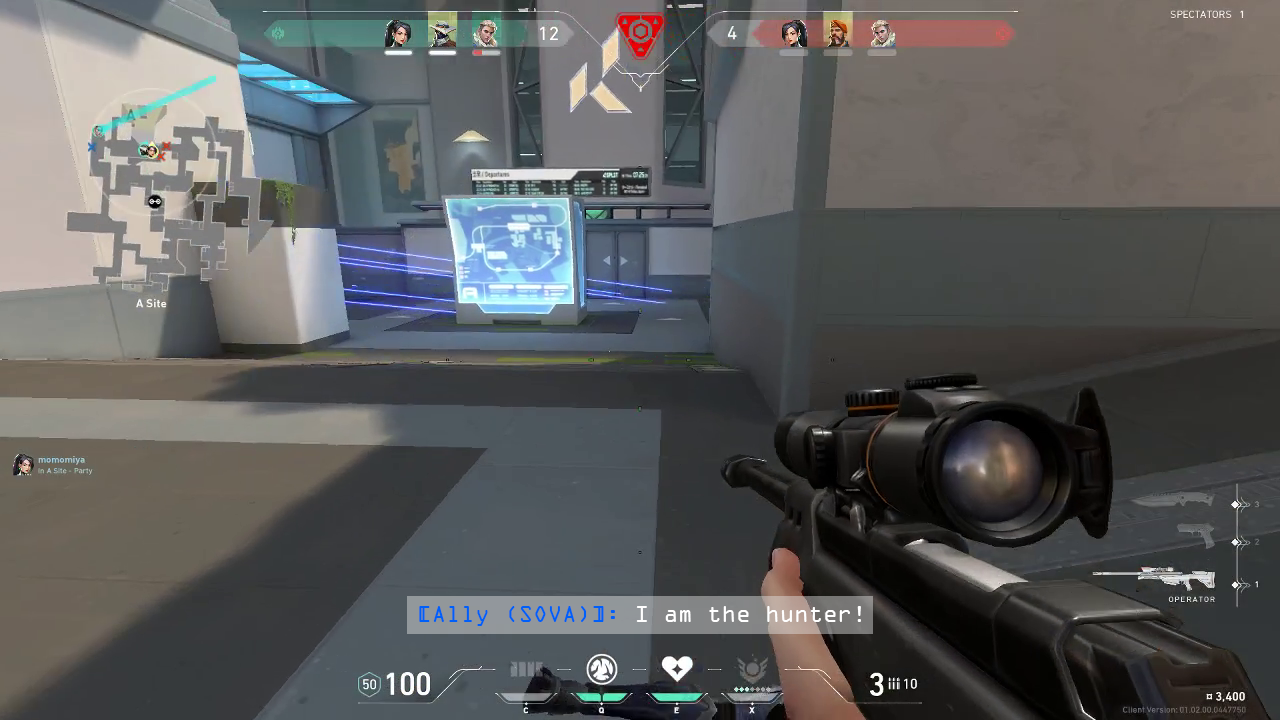This screenshot has width=1280, height=720.
Task: Expand the weapon slot 2 chevron arrows
Action: pyautogui.click(x=1244, y=542)
